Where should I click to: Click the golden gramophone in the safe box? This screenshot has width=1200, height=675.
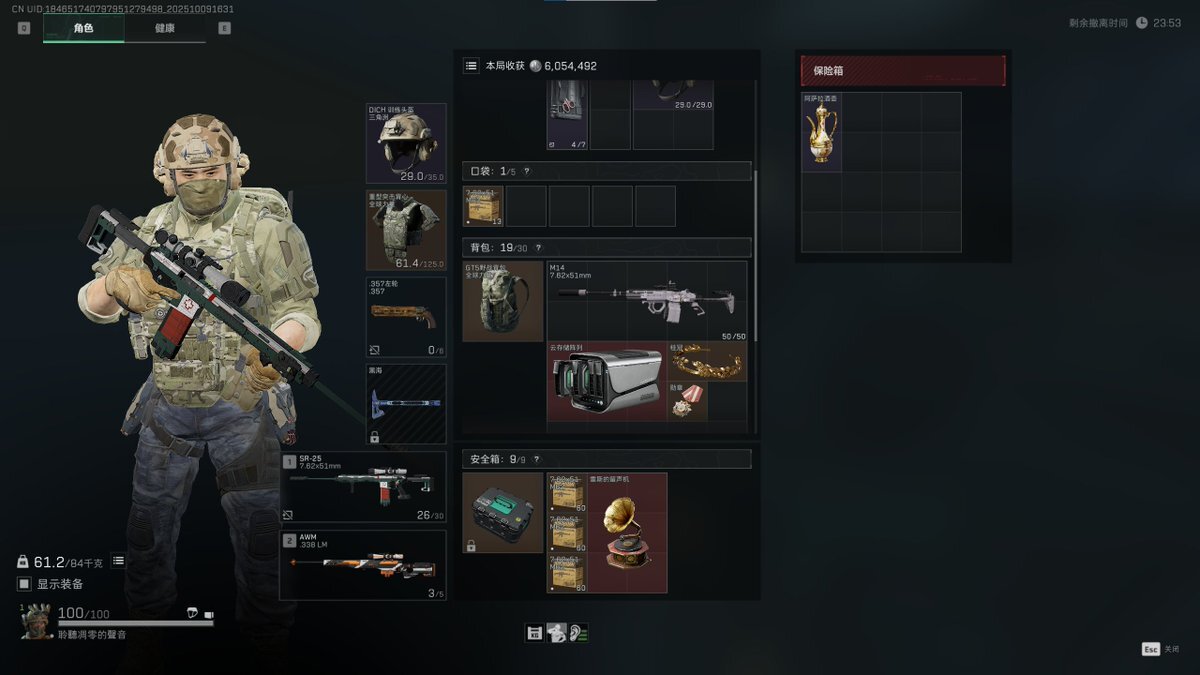[x=627, y=533]
